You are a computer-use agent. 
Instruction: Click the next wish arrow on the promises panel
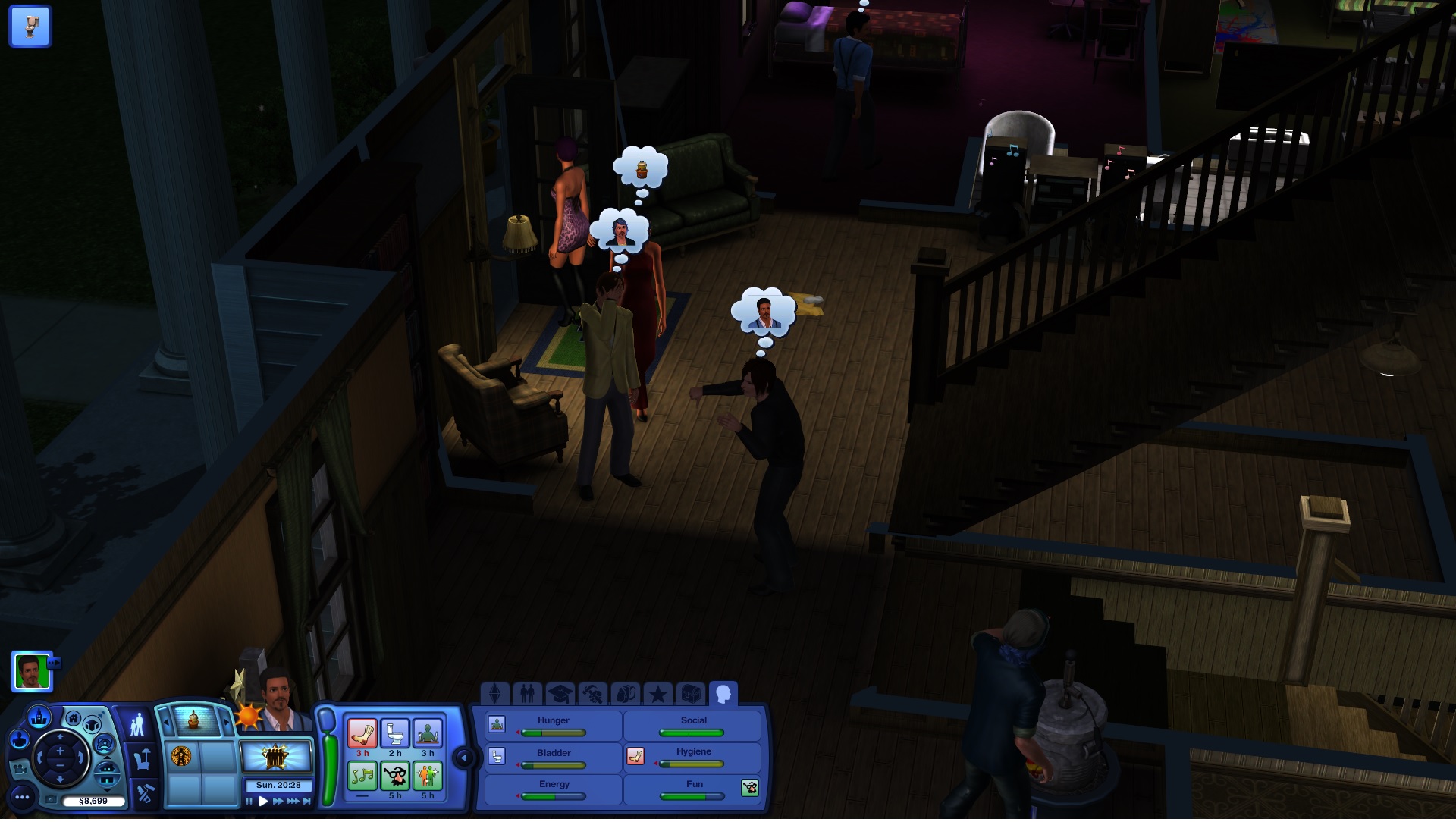(227, 721)
